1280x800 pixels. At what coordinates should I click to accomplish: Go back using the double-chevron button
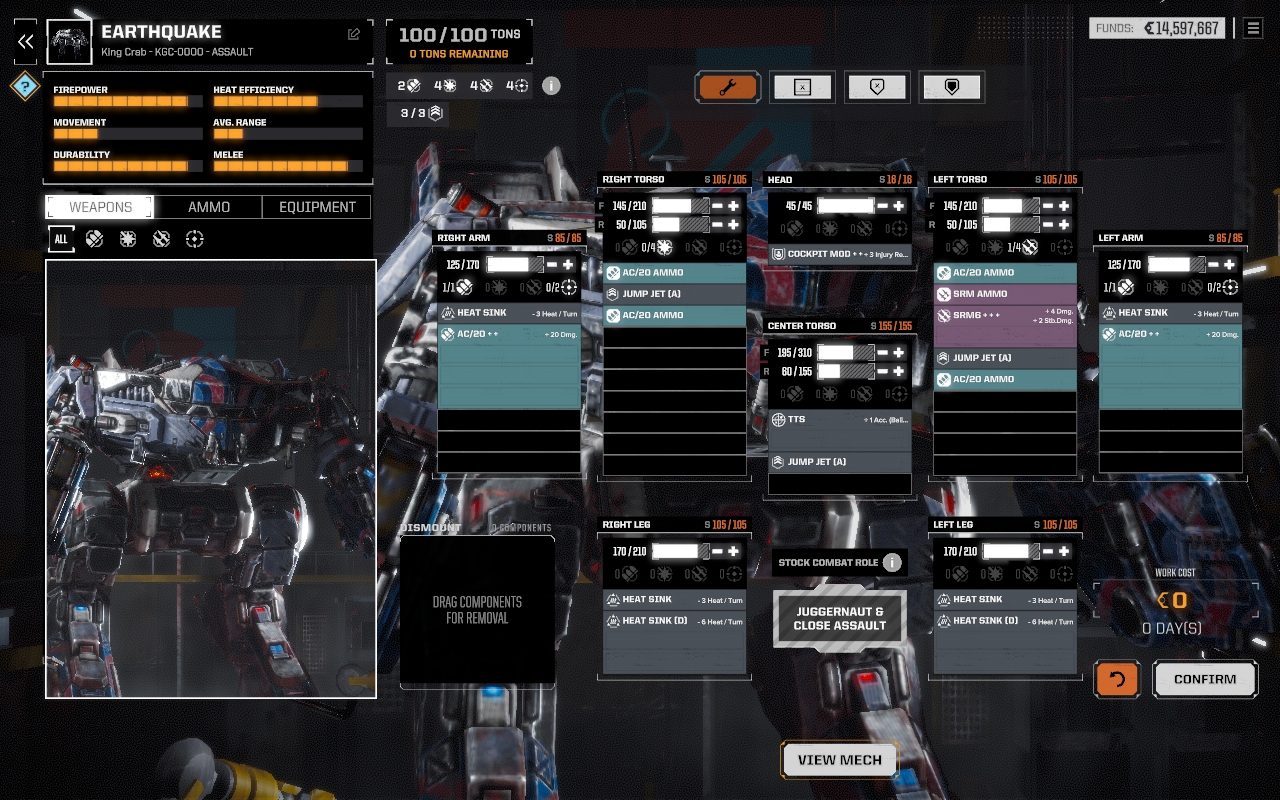(25, 41)
